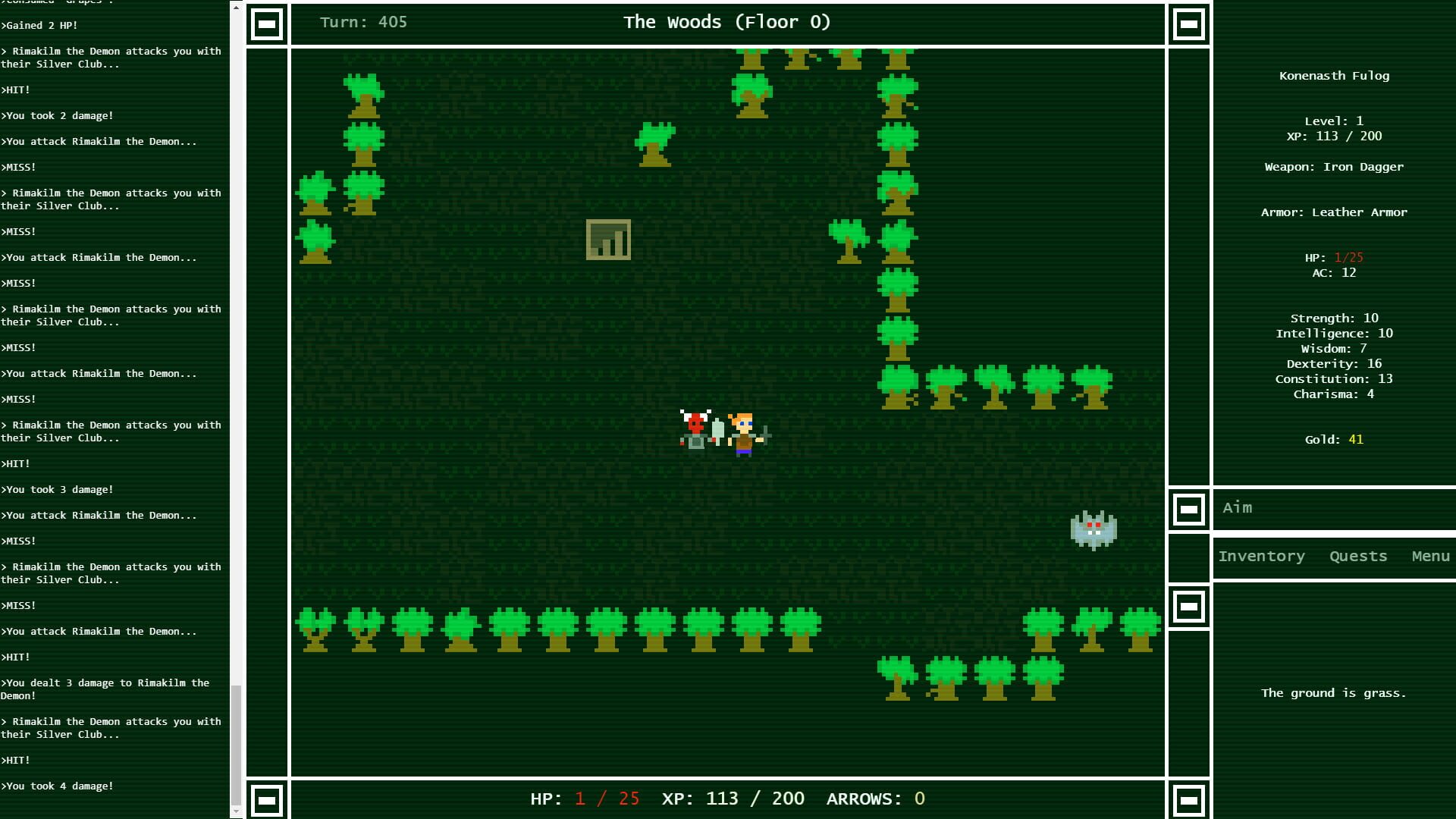Open the game Menu

click(1430, 556)
